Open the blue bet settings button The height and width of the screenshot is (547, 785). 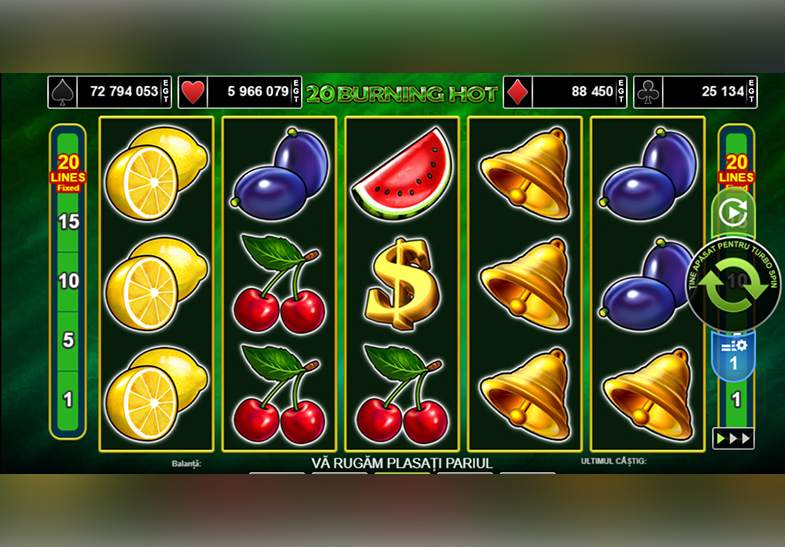coord(733,354)
